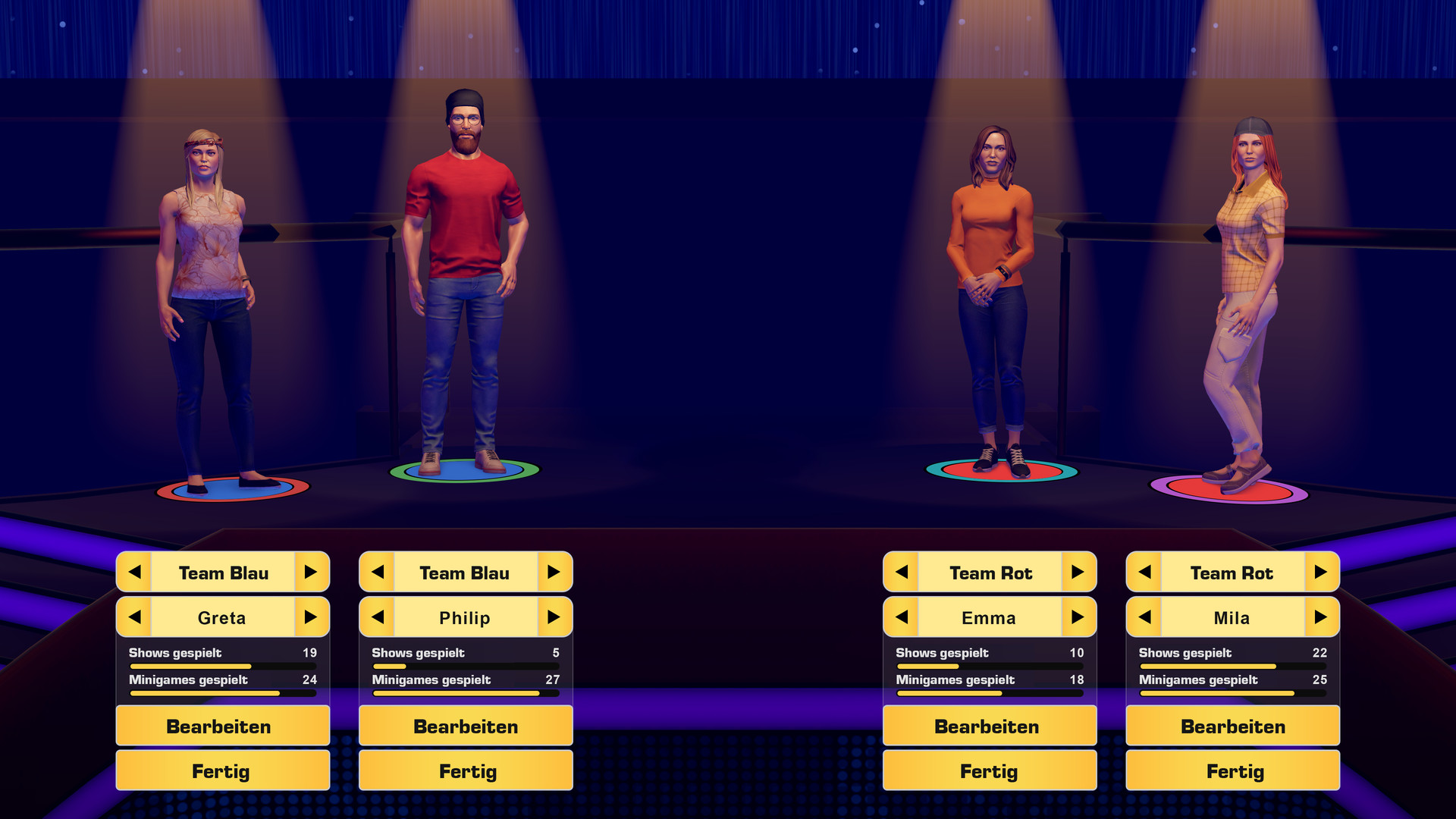The width and height of the screenshot is (1456, 819).
Task: Cycle Greta's team with the right arrow
Action: click(x=312, y=573)
